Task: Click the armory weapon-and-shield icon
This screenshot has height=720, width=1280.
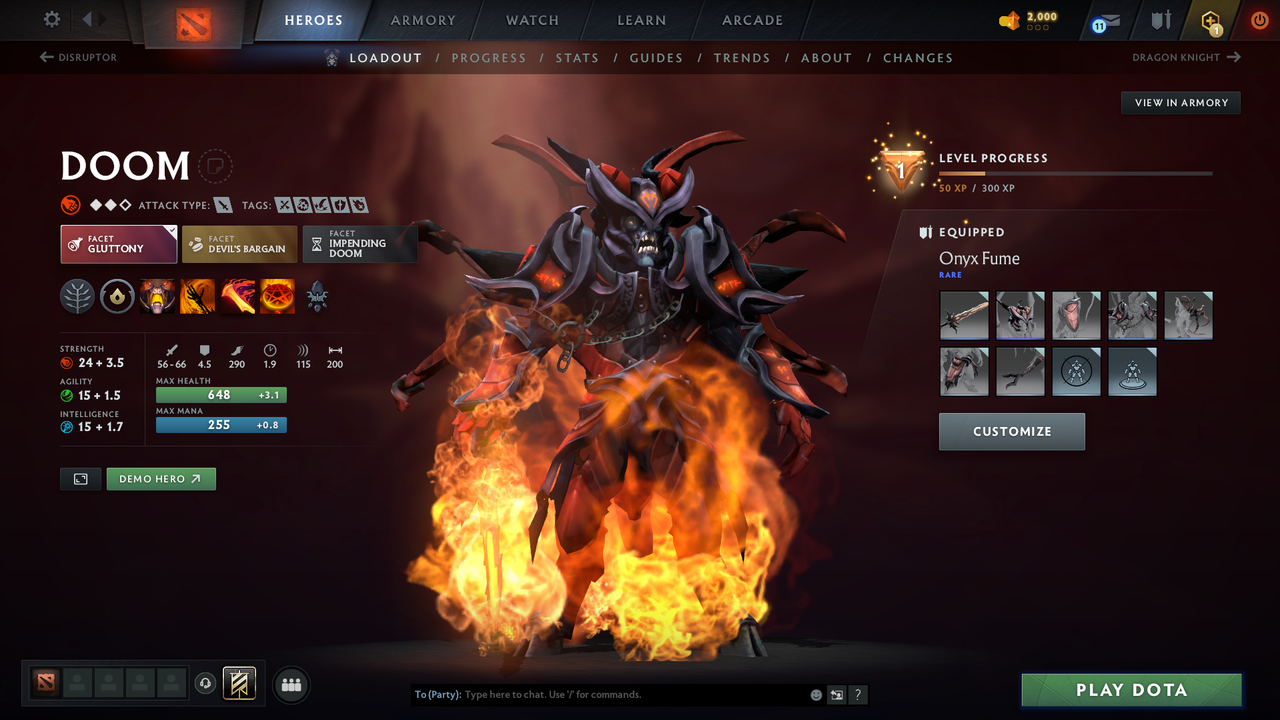Action: (x=1160, y=20)
